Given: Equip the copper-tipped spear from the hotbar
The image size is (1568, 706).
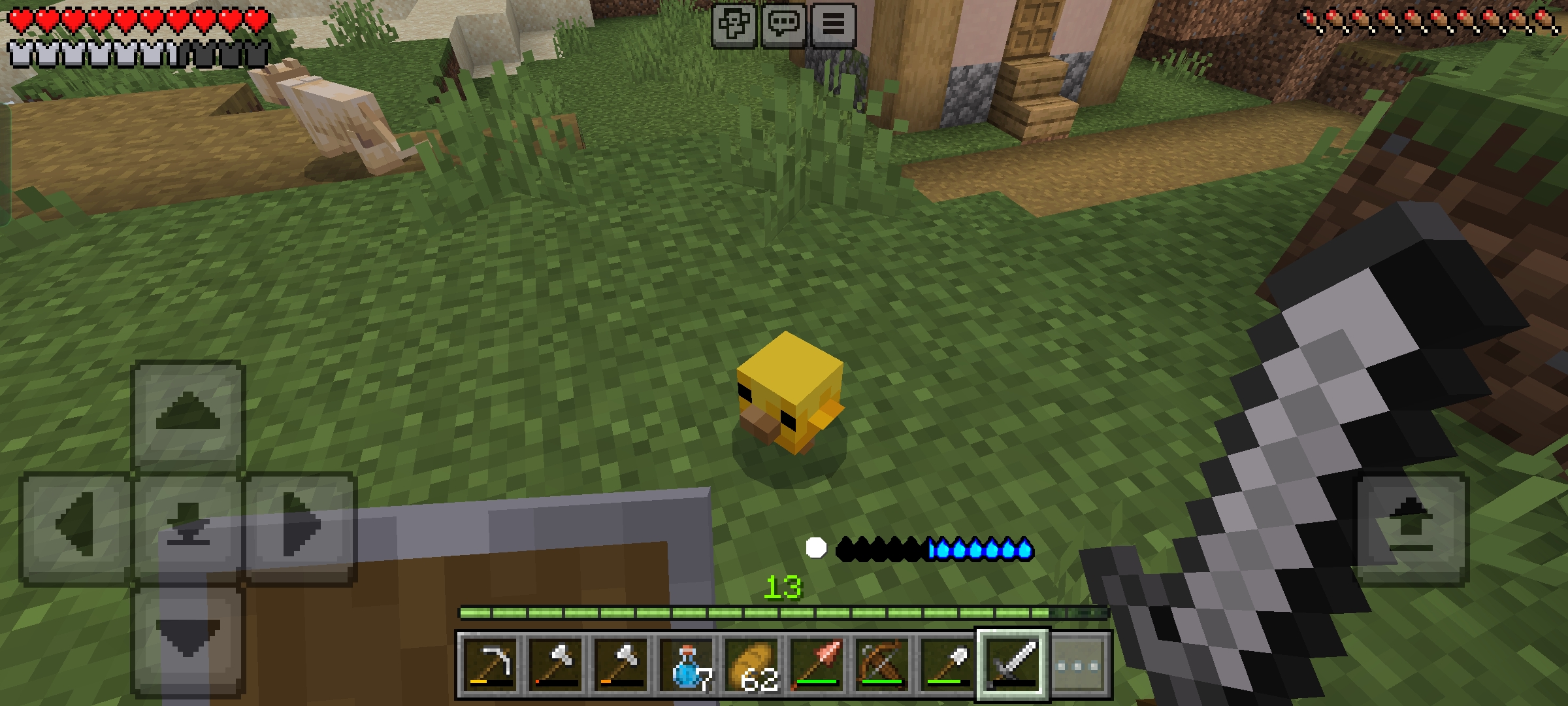Looking at the screenshot, I should pyautogui.click(x=817, y=665).
